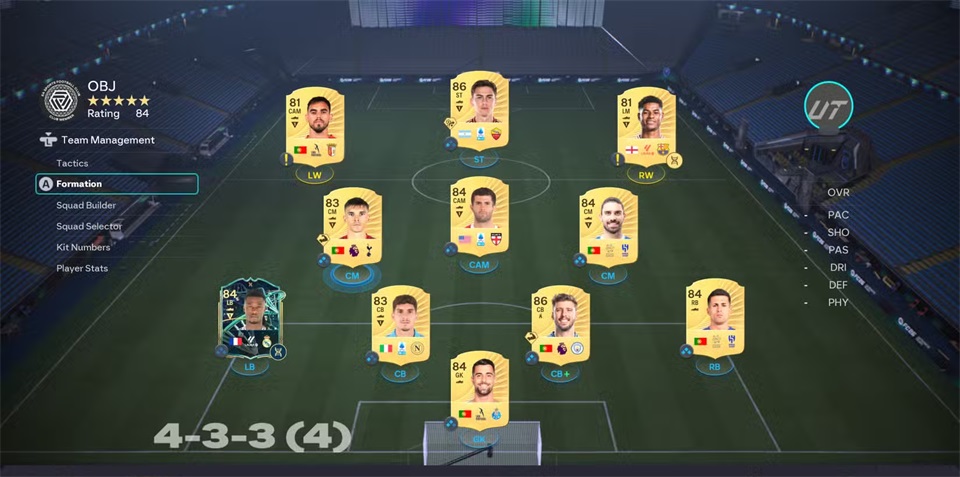The height and width of the screenshot is (477, 960).
Task: Select the 84-rated goalkeeper card
Action: [x=479, y=389]
